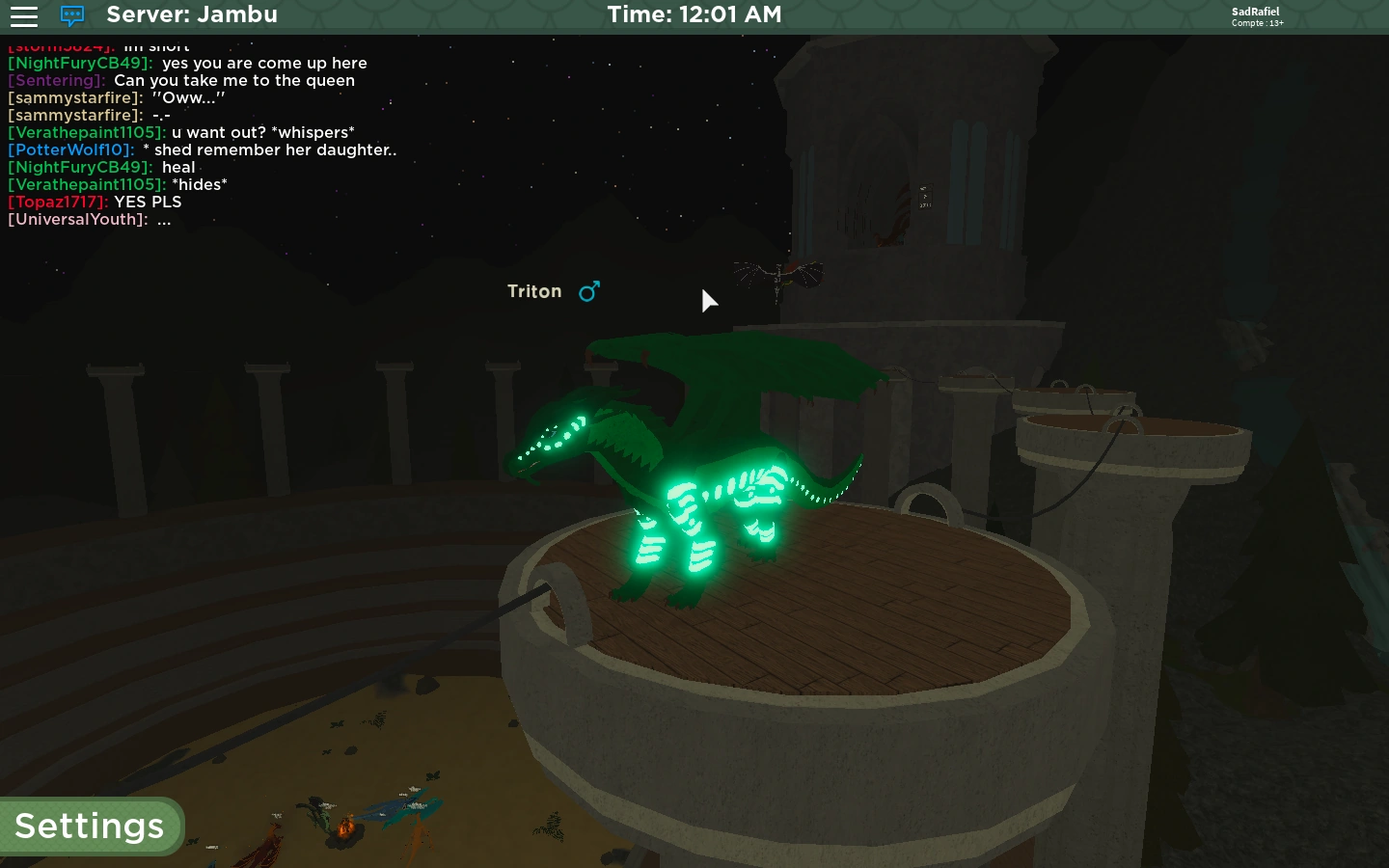Open the Roblox hamburger menu
This screenshot has height=868, width=1389.
coord(23,16)
